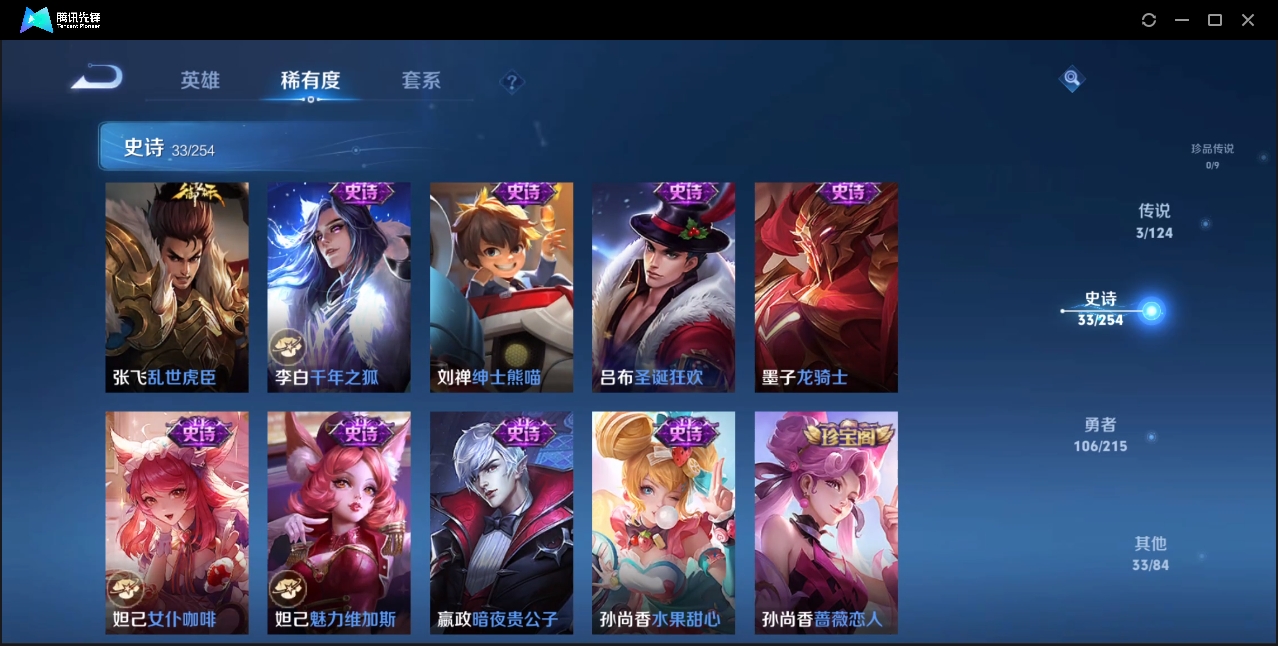Image resolution: width=1278 pixels, height=646 pixels.
Task: Jump to the 传说 rarity section
Action: [x=1154, y=221]
